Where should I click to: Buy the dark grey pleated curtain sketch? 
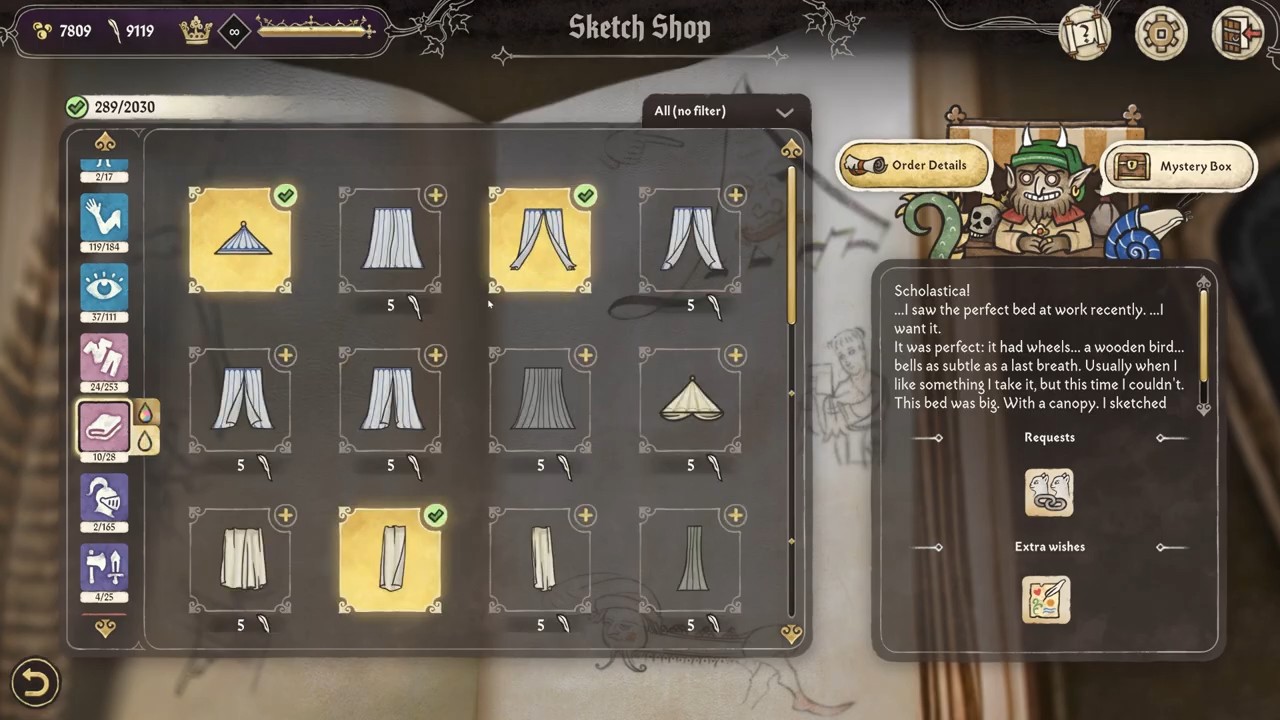(540, 400)
